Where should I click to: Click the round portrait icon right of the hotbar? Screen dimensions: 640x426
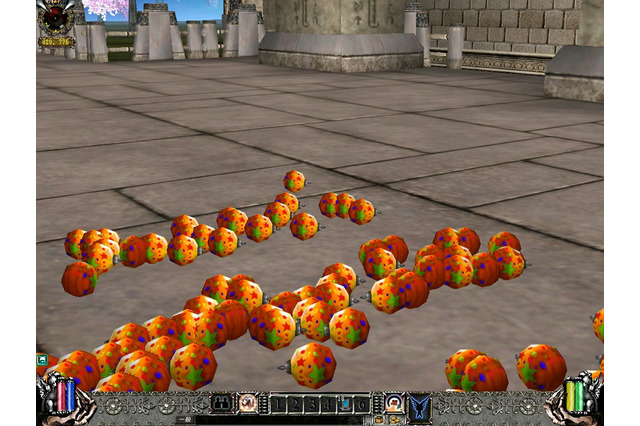coord(394,403)
